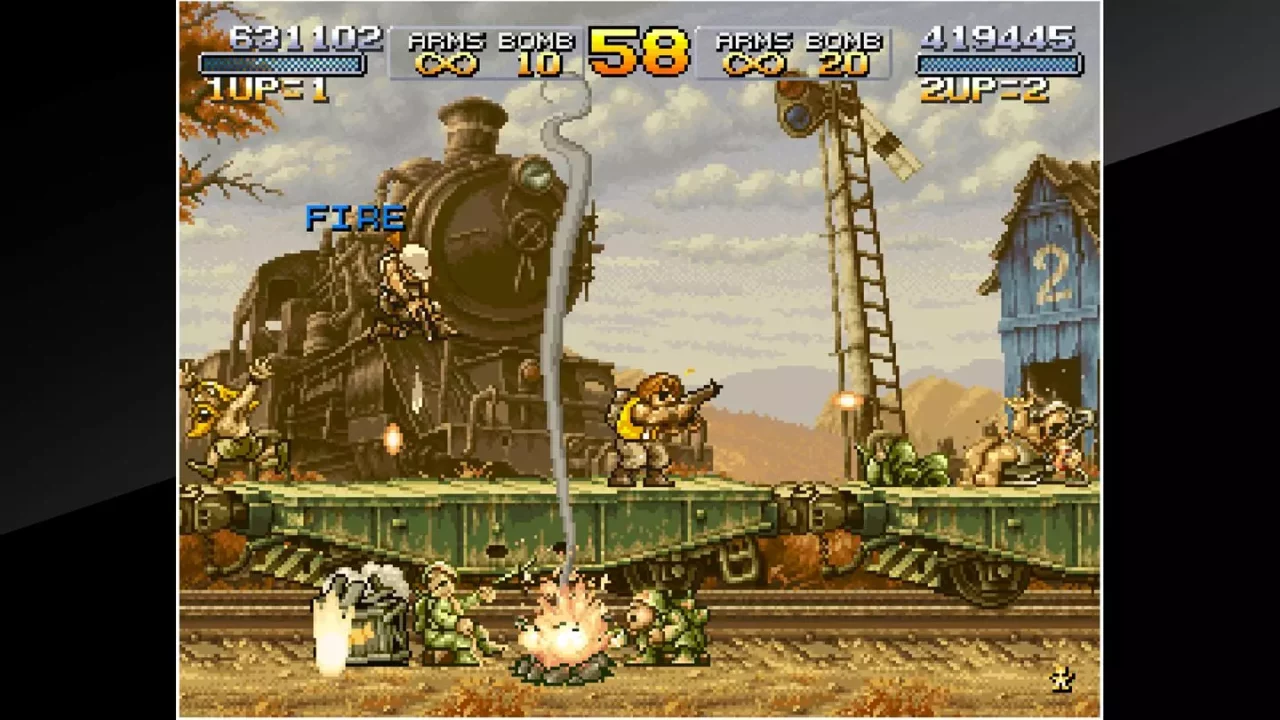Click the Player 1 striped gauge bar
The width and height of the screenshot is (1280, 720).
pos(283,62)
